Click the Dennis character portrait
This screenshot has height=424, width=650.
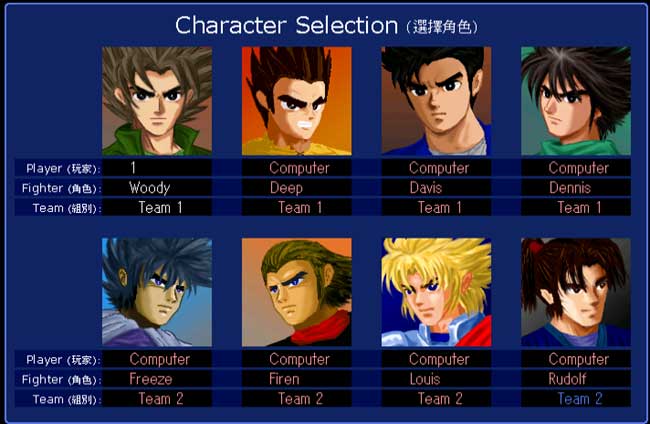point(575,101)
